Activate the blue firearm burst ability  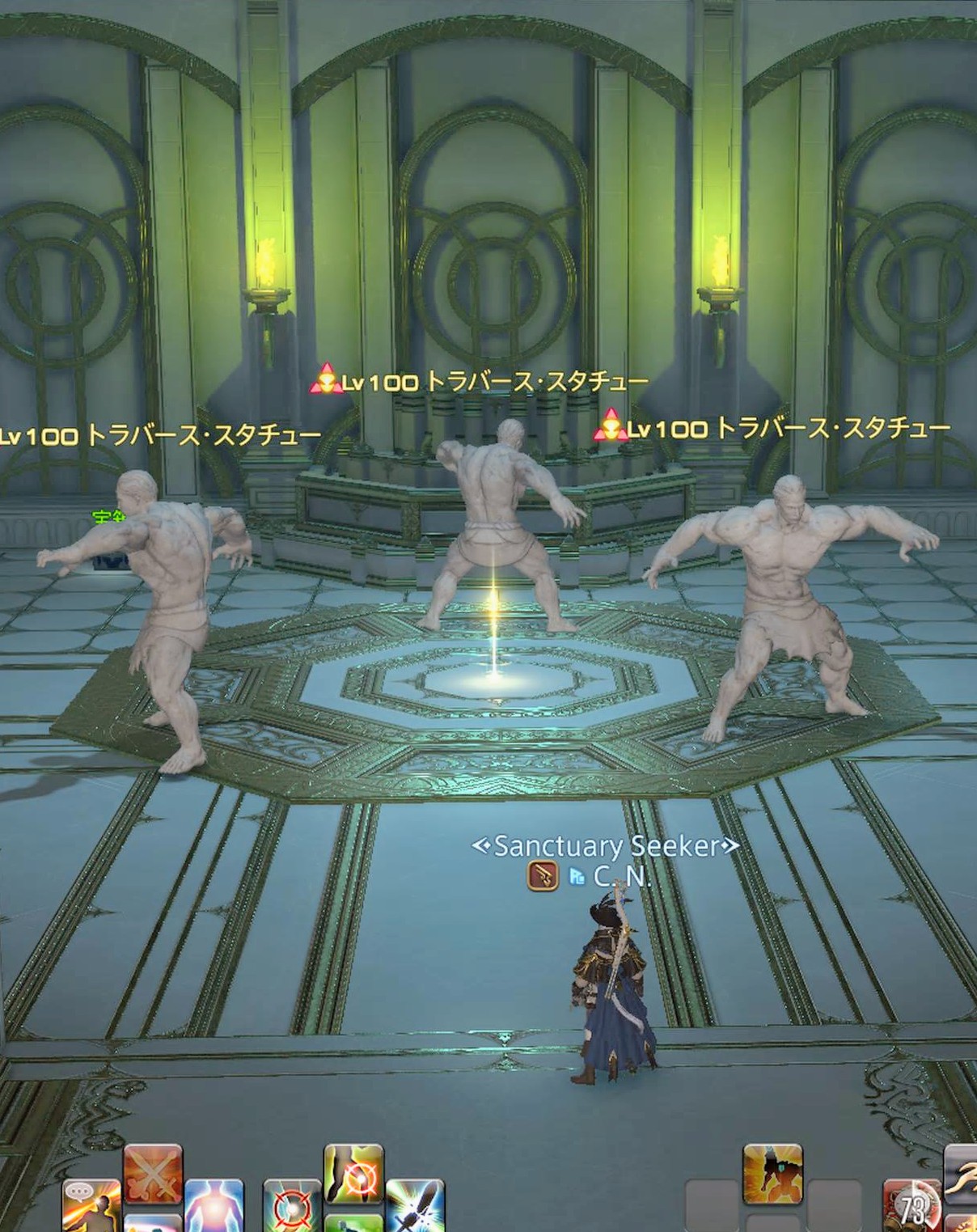(415, 1207)
